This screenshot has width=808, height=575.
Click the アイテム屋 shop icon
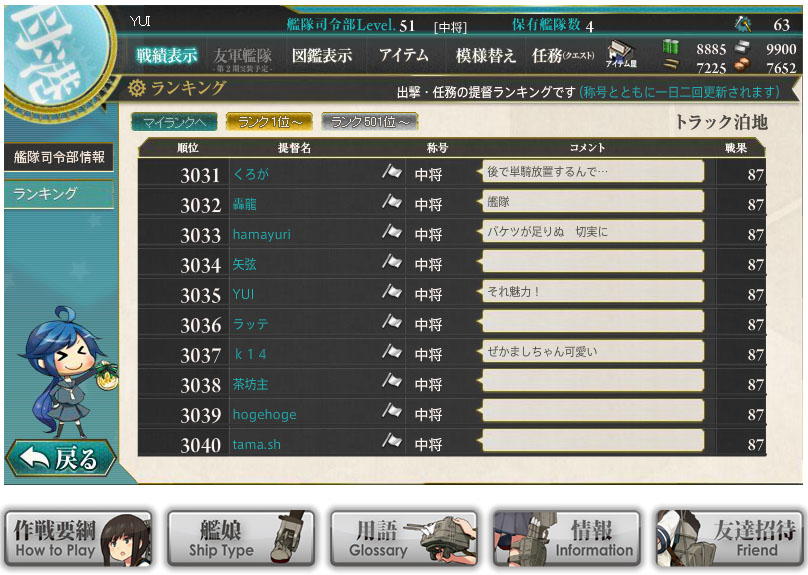(x=621, y=55)
